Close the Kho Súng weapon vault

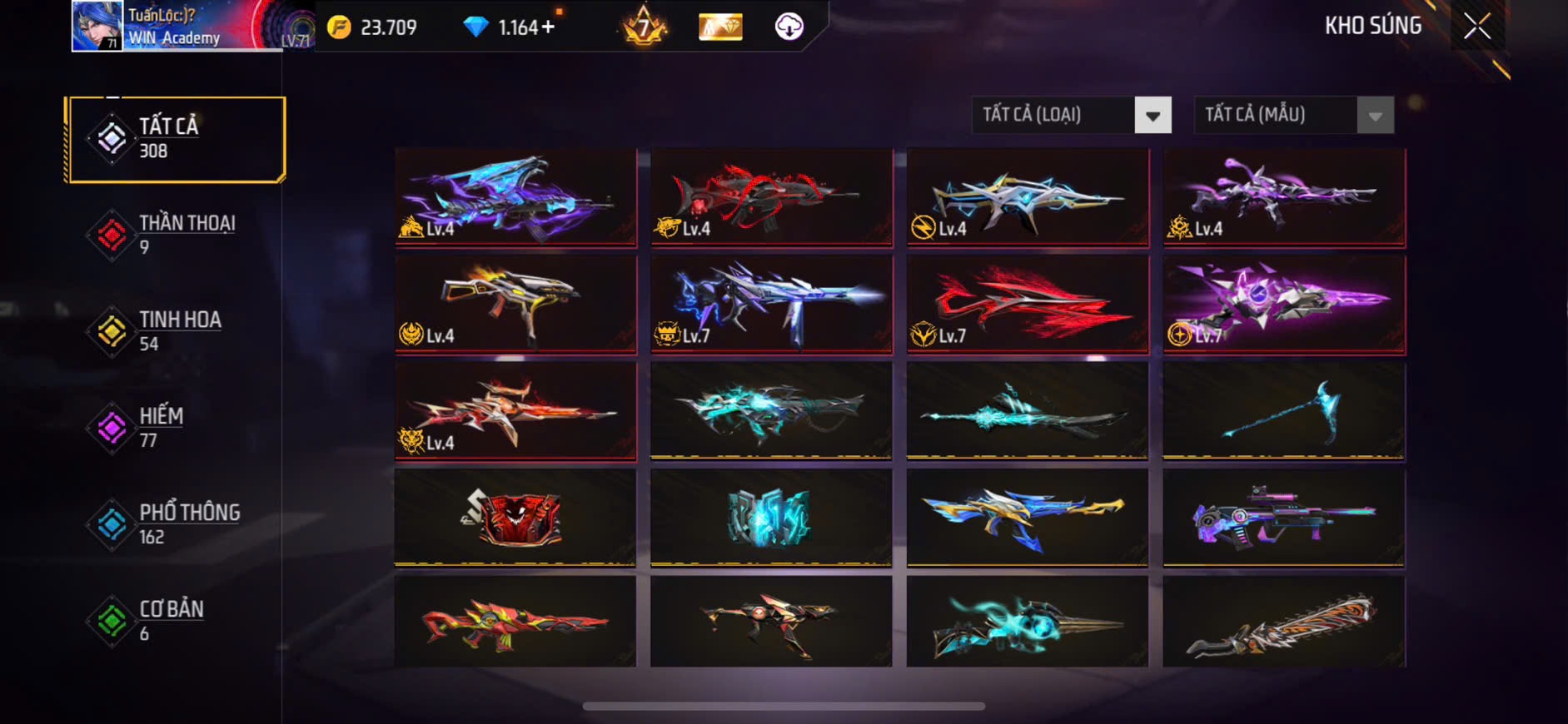pyautogui.click(x=1477, y=27)
